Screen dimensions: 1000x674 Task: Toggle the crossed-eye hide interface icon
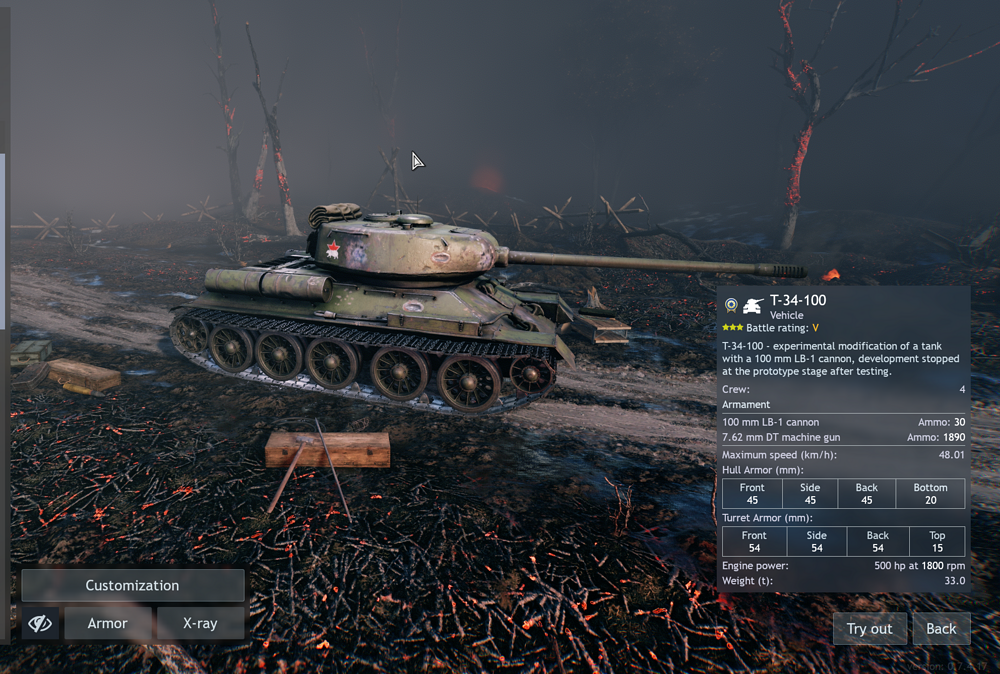tap(40, 623)
